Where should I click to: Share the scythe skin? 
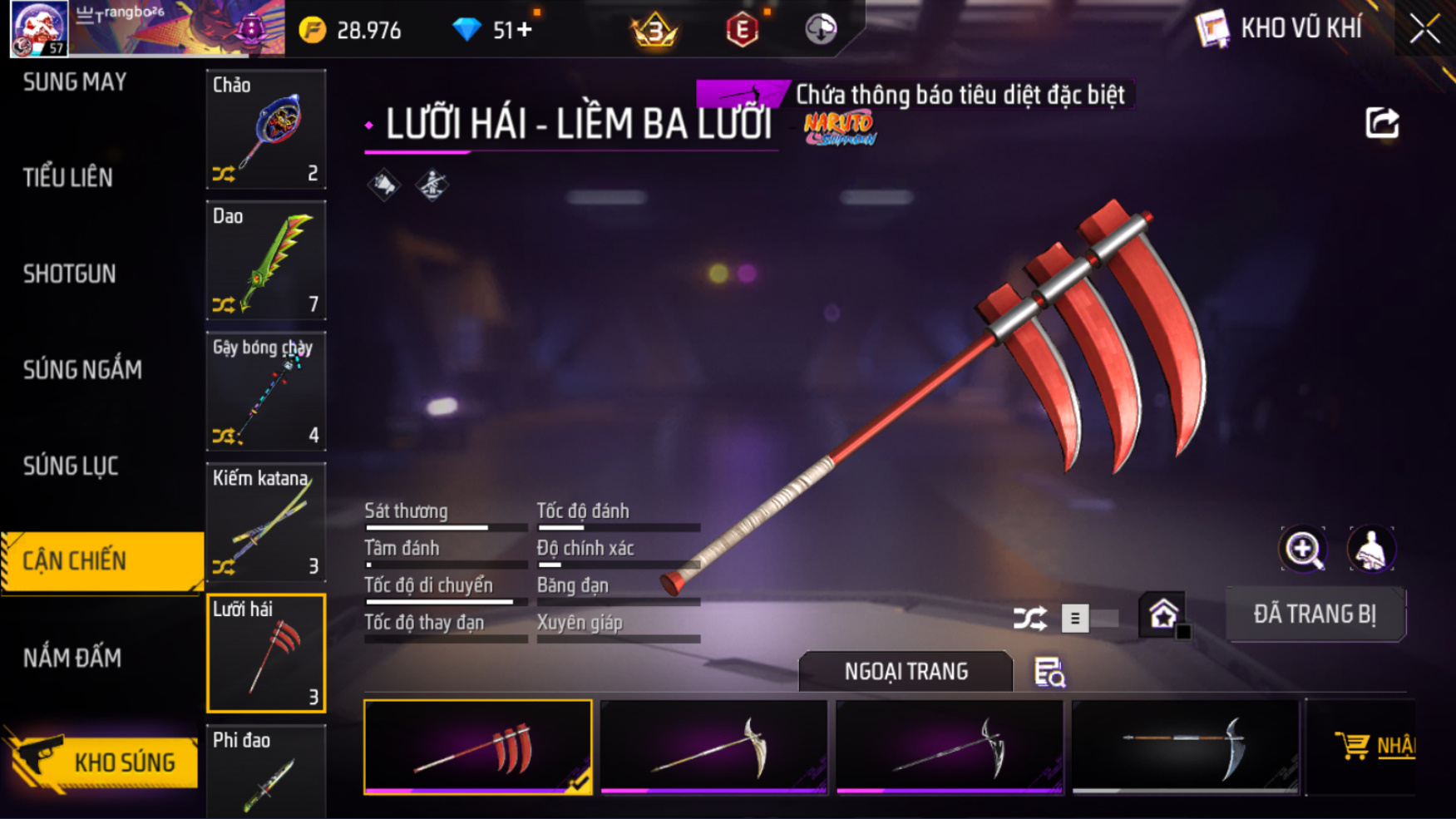1382,123
